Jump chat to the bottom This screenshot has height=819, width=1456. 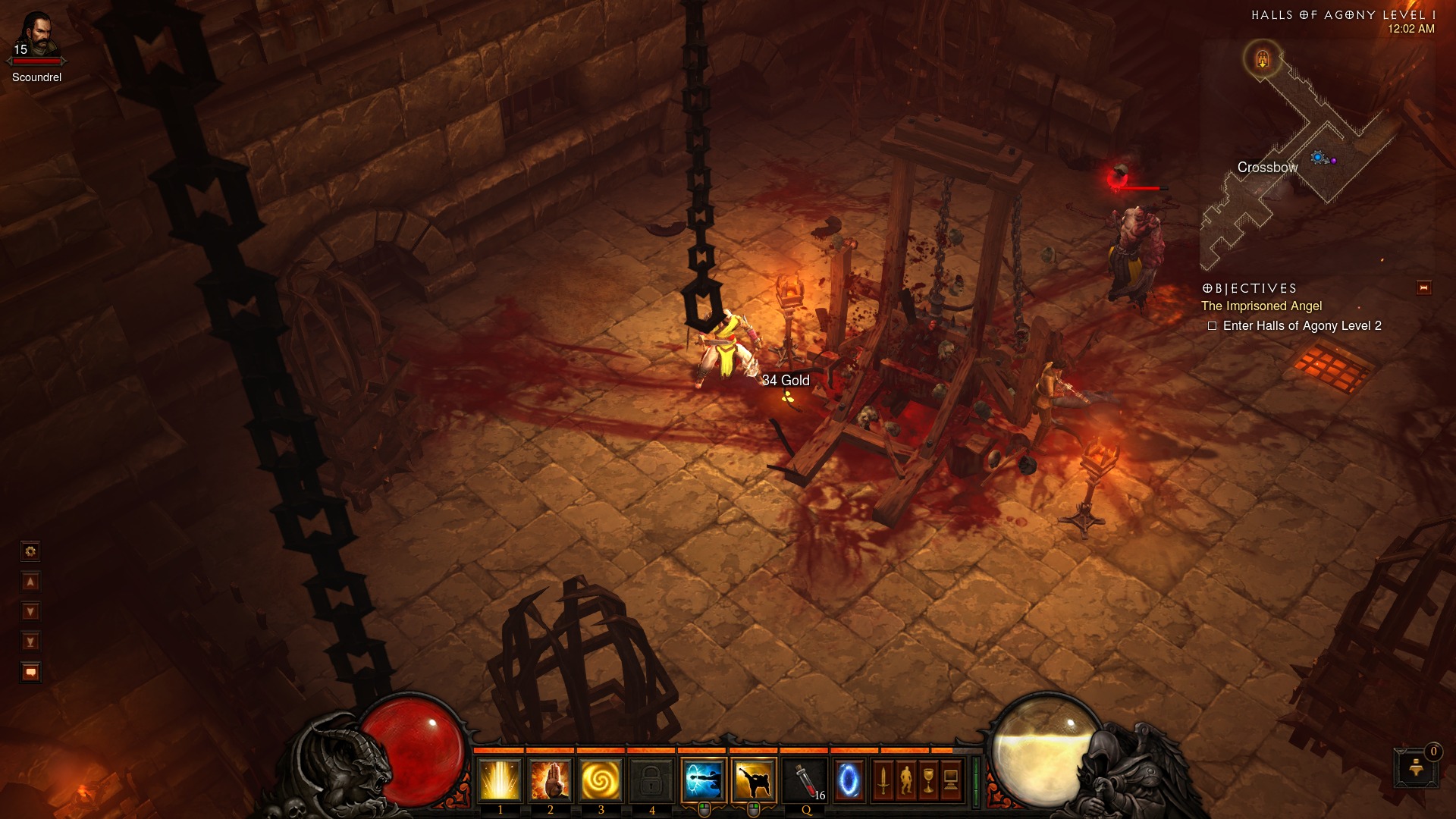click(30, 642)
